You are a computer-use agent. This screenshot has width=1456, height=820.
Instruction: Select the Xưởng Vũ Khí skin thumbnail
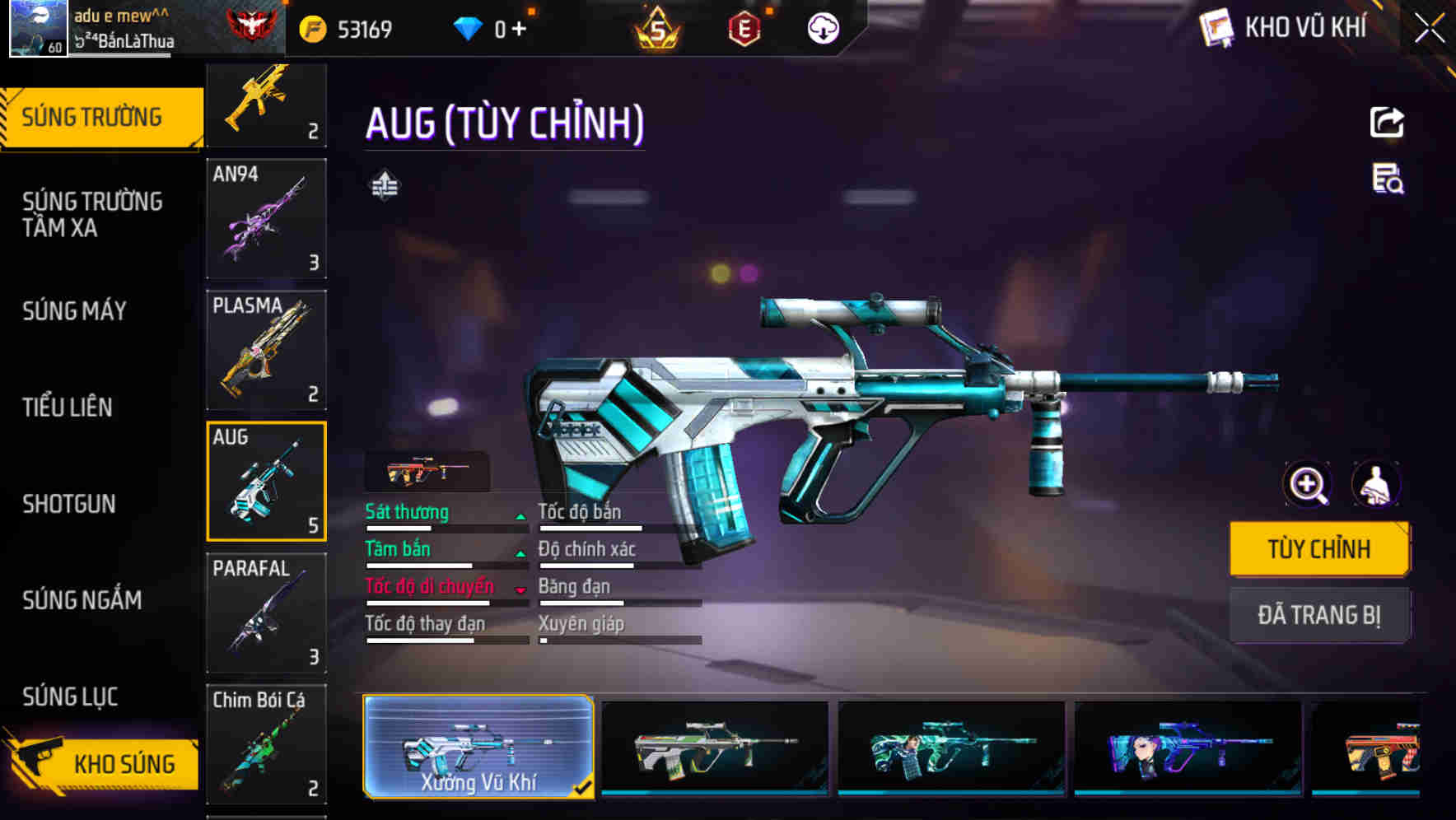[x=478, y=746]
